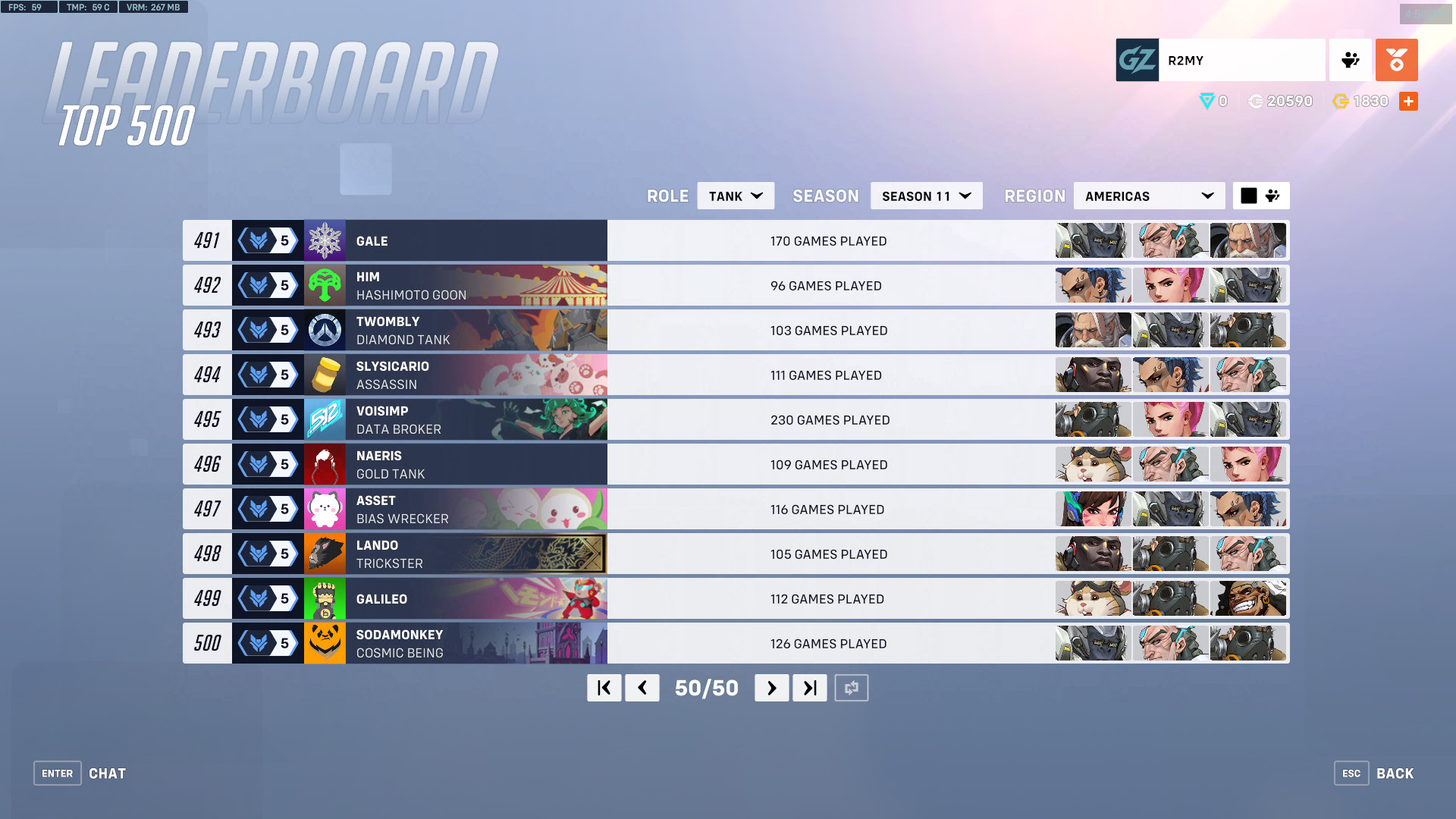
Task: Select TWOMBLY's Overwatch logo avatar icon
Action: click(325, 330)
